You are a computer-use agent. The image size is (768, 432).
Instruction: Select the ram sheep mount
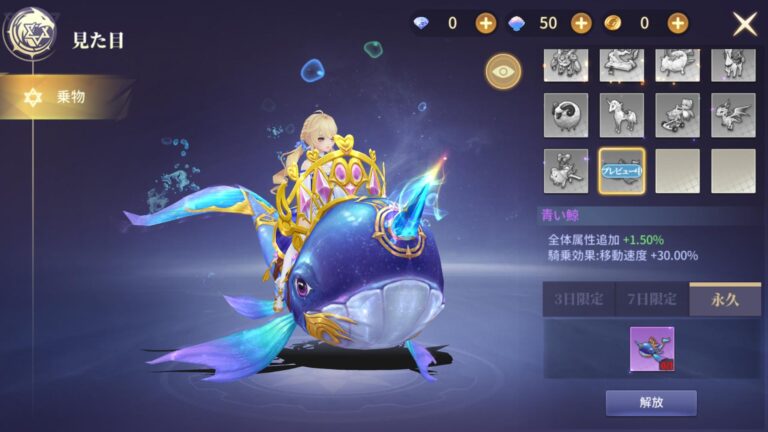point(565,115)
